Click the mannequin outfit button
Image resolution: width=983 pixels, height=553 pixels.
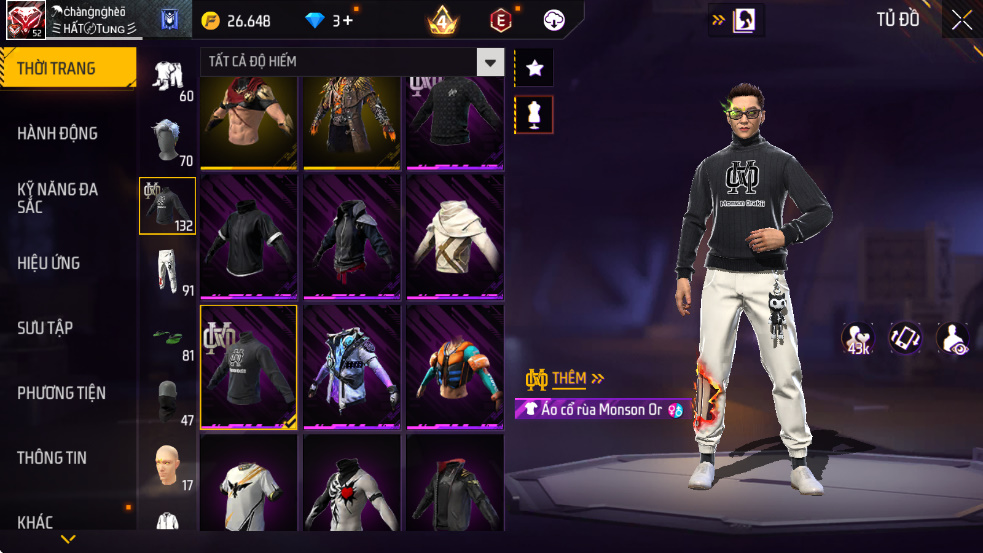[534, 115]
